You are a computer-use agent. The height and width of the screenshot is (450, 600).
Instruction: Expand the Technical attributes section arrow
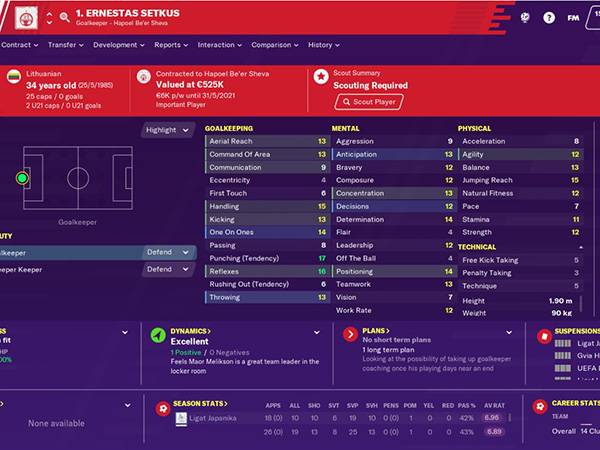tap(581, 246)
